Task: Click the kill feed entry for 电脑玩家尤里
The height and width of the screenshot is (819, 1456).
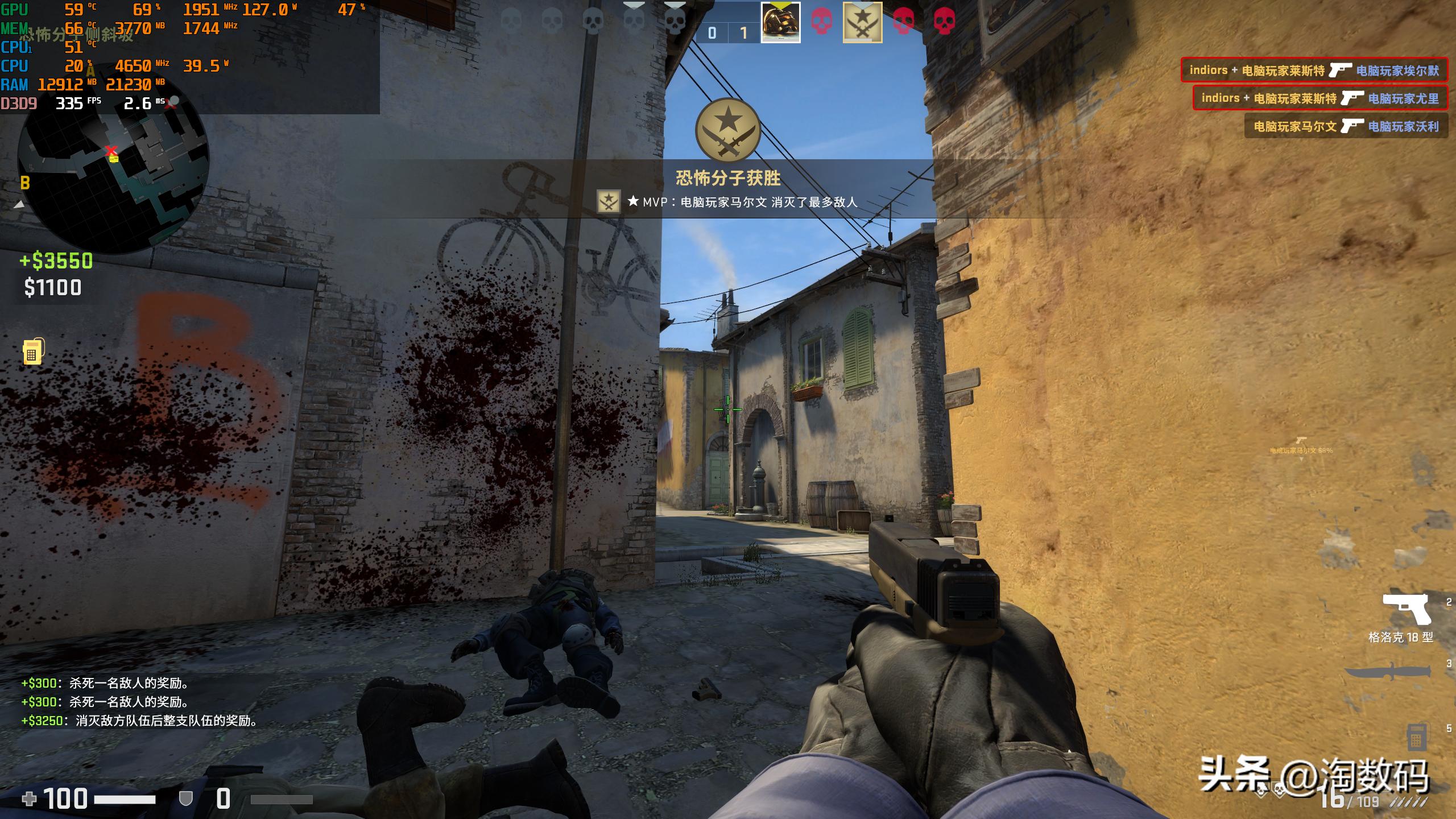Action: (1319, 98)
